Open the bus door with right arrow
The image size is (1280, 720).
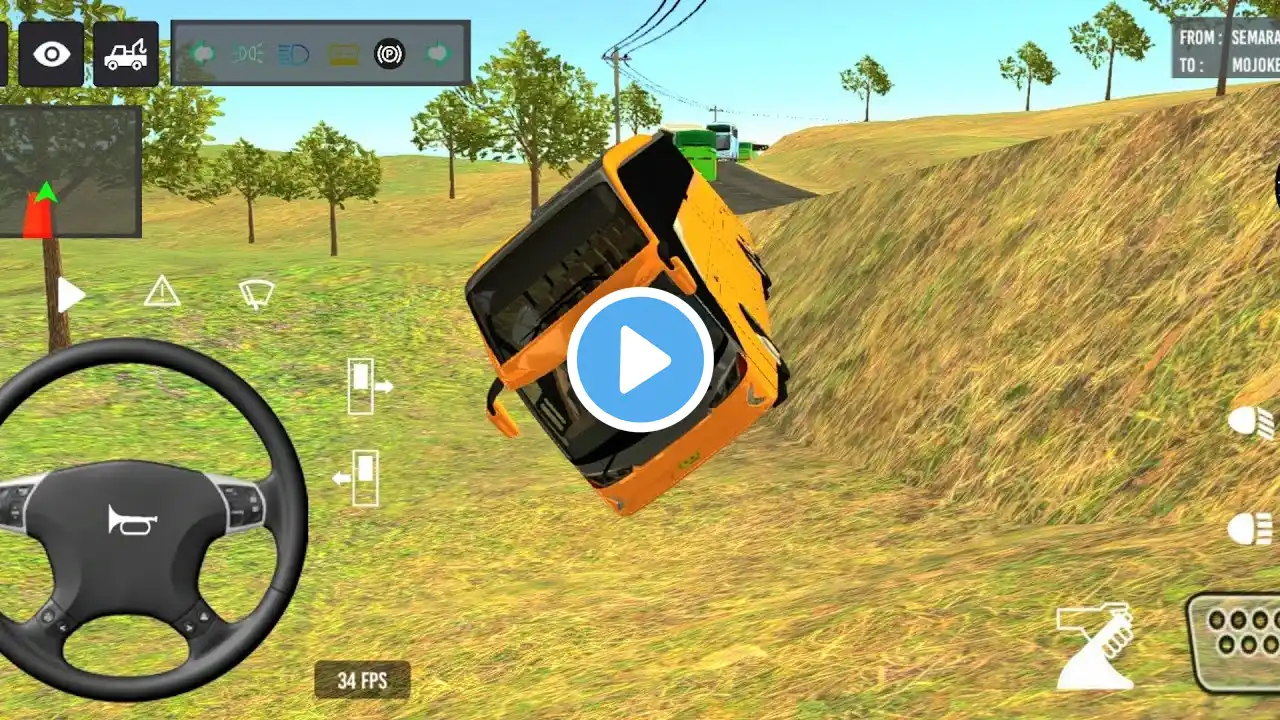(369, 386)
